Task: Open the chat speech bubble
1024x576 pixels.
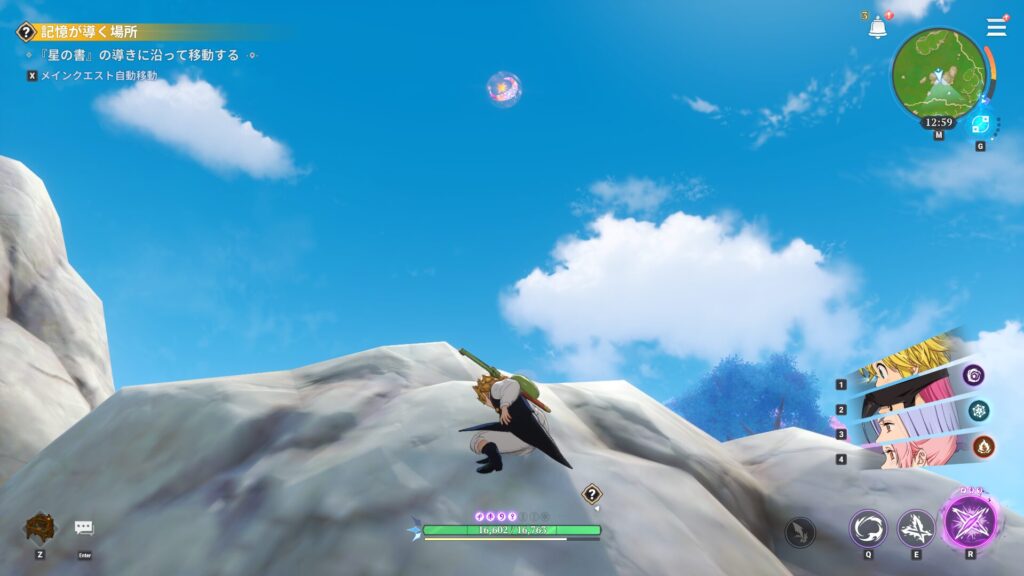Action: (84, 527)
